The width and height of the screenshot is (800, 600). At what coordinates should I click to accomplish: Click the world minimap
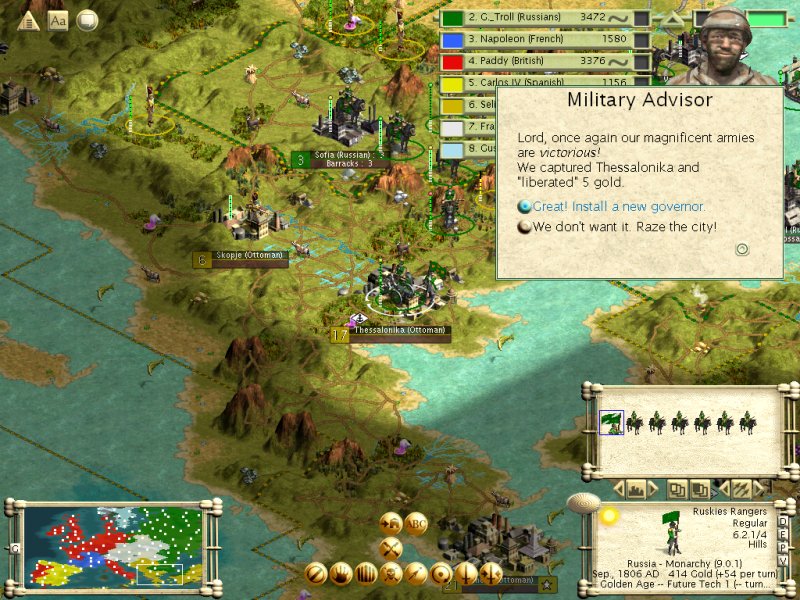pyautogui.click(x=112, y=546)
